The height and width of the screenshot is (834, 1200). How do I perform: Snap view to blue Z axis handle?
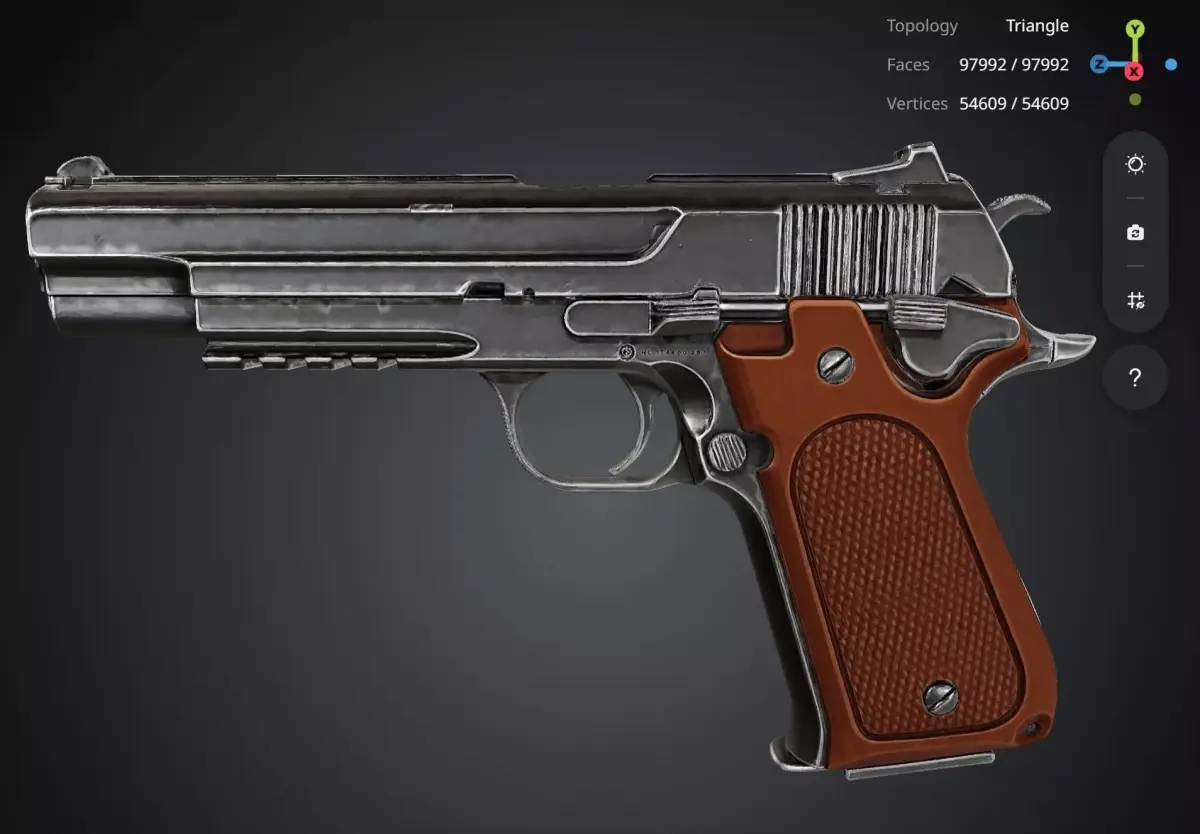click(1098, 65)
